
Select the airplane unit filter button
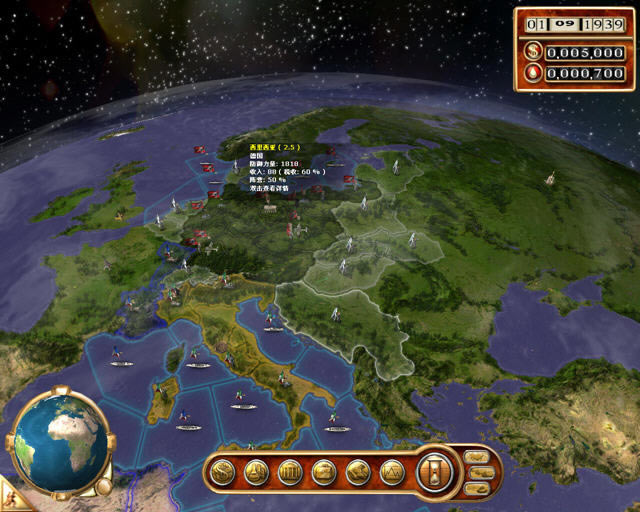(x=477, y=458)
